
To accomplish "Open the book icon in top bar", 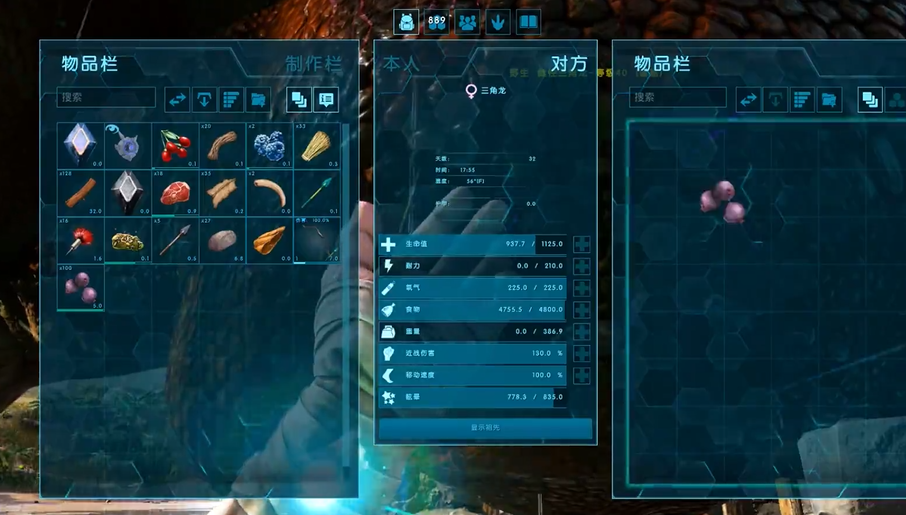I will tap(528, 22).
